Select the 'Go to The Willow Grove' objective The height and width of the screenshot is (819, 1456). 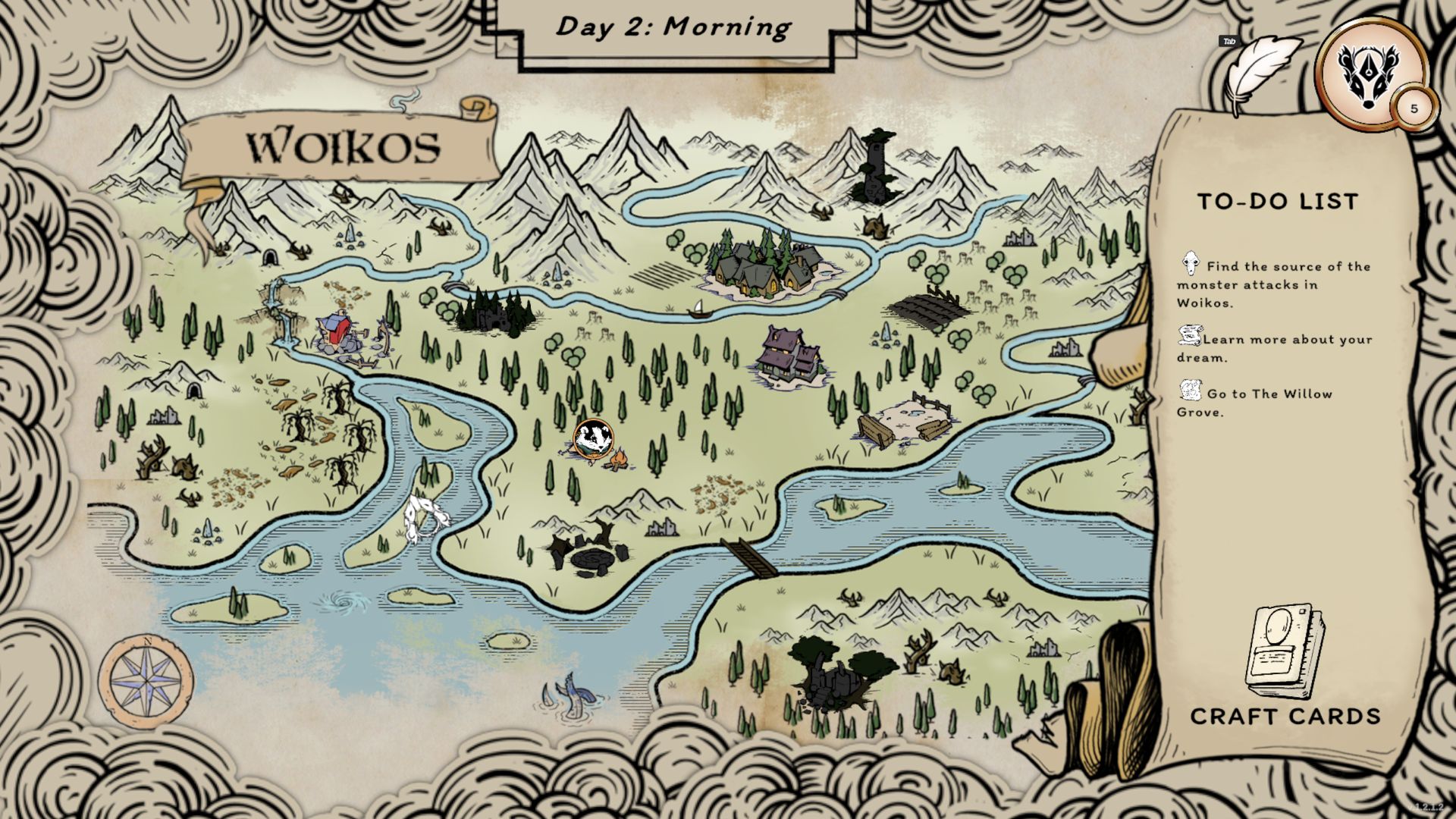1256,403
